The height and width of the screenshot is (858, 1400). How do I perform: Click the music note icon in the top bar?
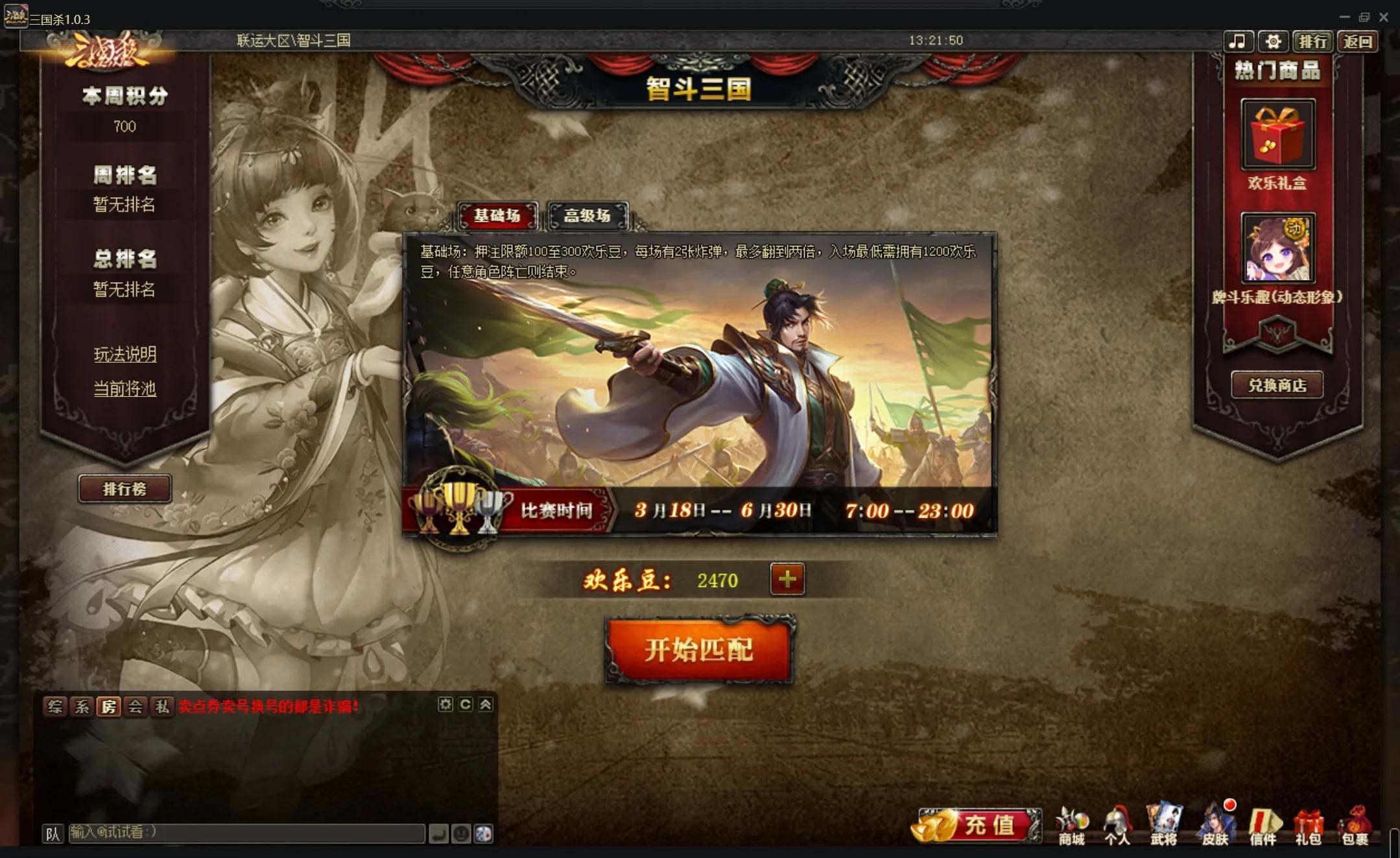click(1239, 41)
